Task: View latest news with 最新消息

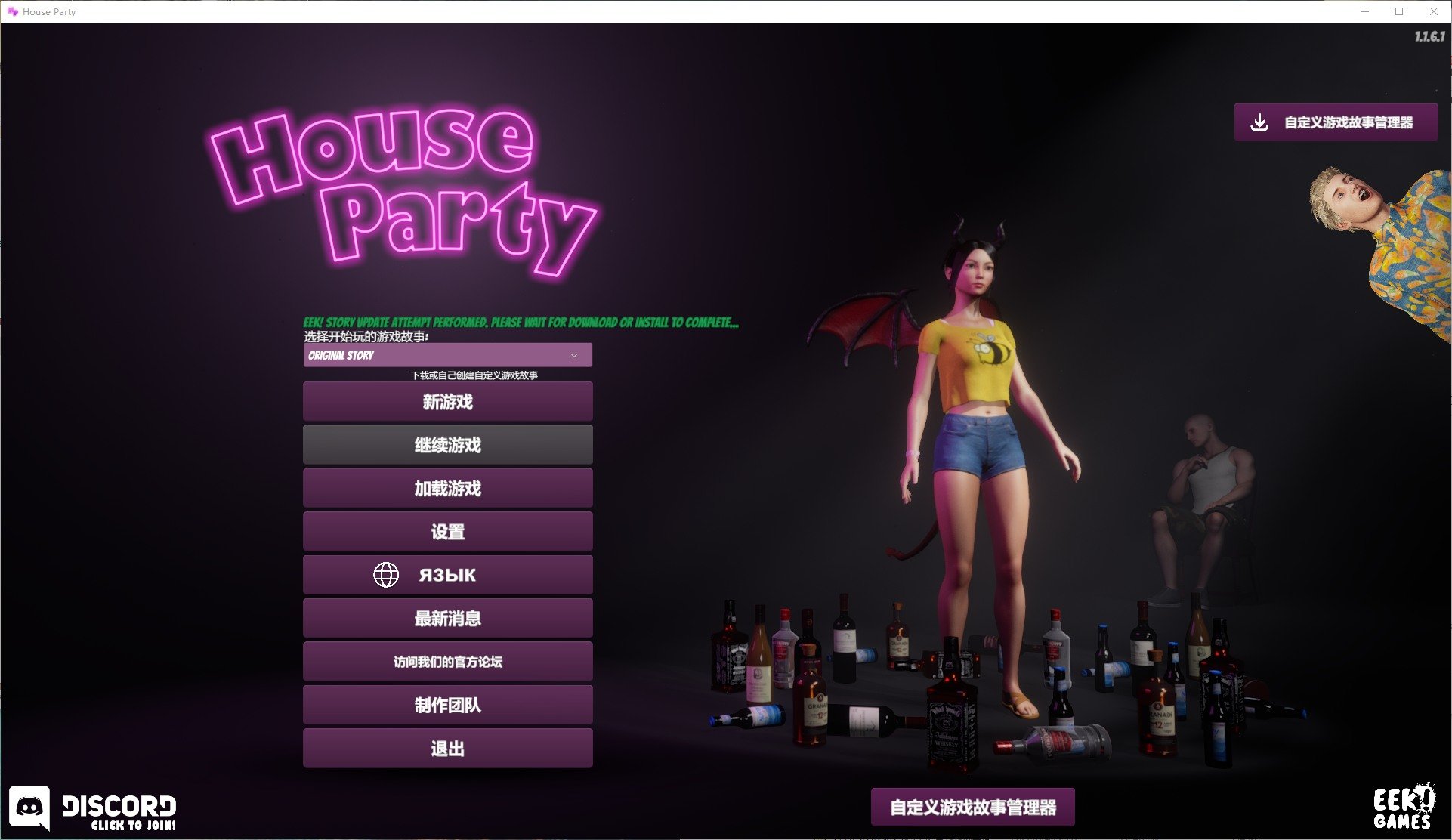Action: pyautogui.click(x=447, y=618)
